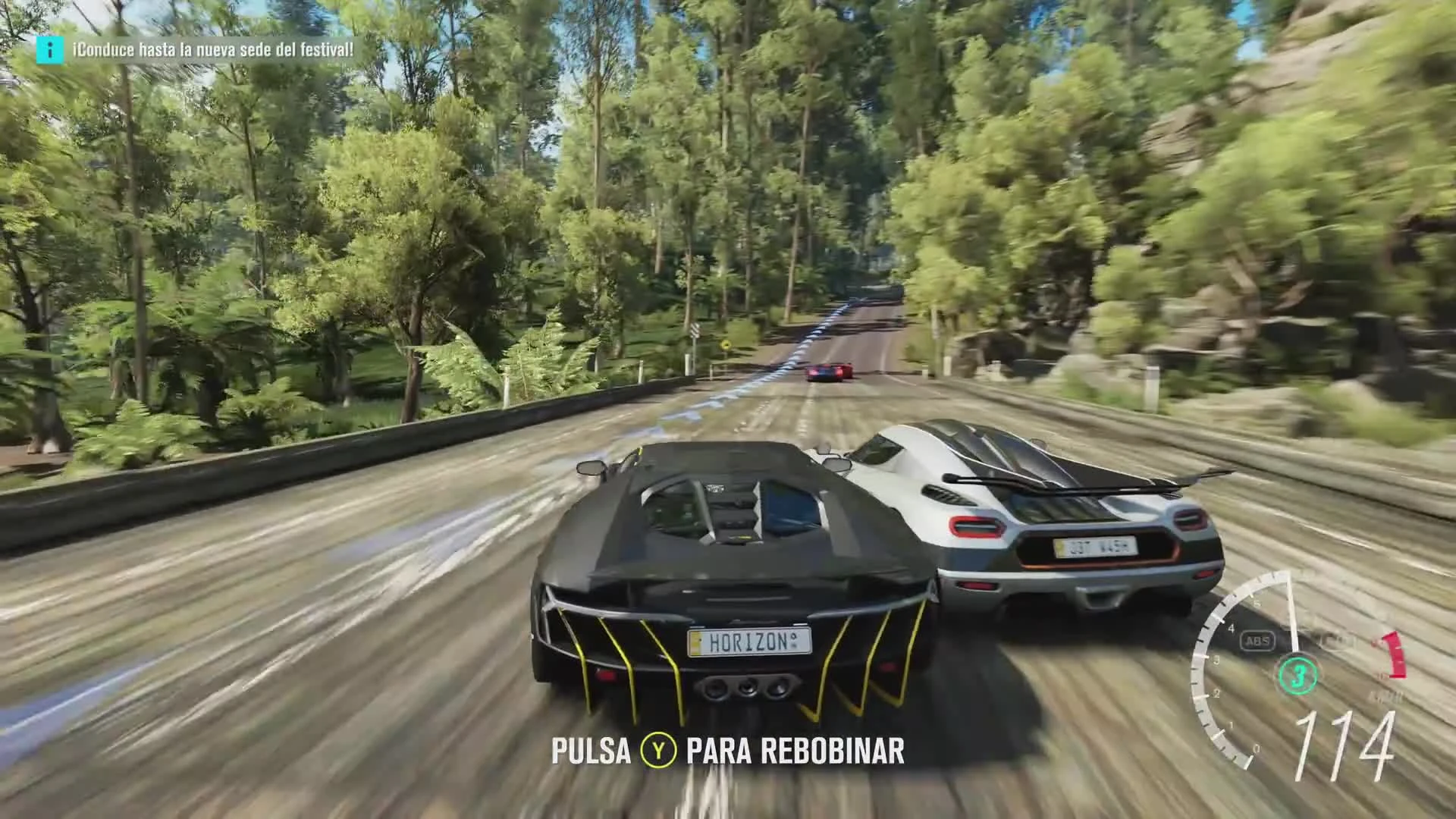Viewport: 1456px width, 819px height.
Task: Click the green gear number 3 indicator
Action: 1297,675
